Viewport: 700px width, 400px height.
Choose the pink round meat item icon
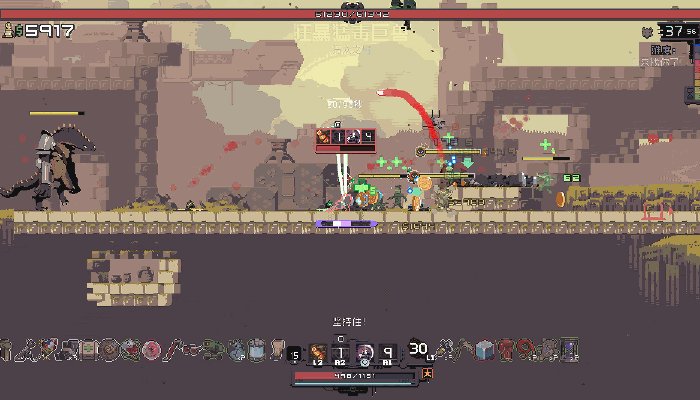point(151,349)
